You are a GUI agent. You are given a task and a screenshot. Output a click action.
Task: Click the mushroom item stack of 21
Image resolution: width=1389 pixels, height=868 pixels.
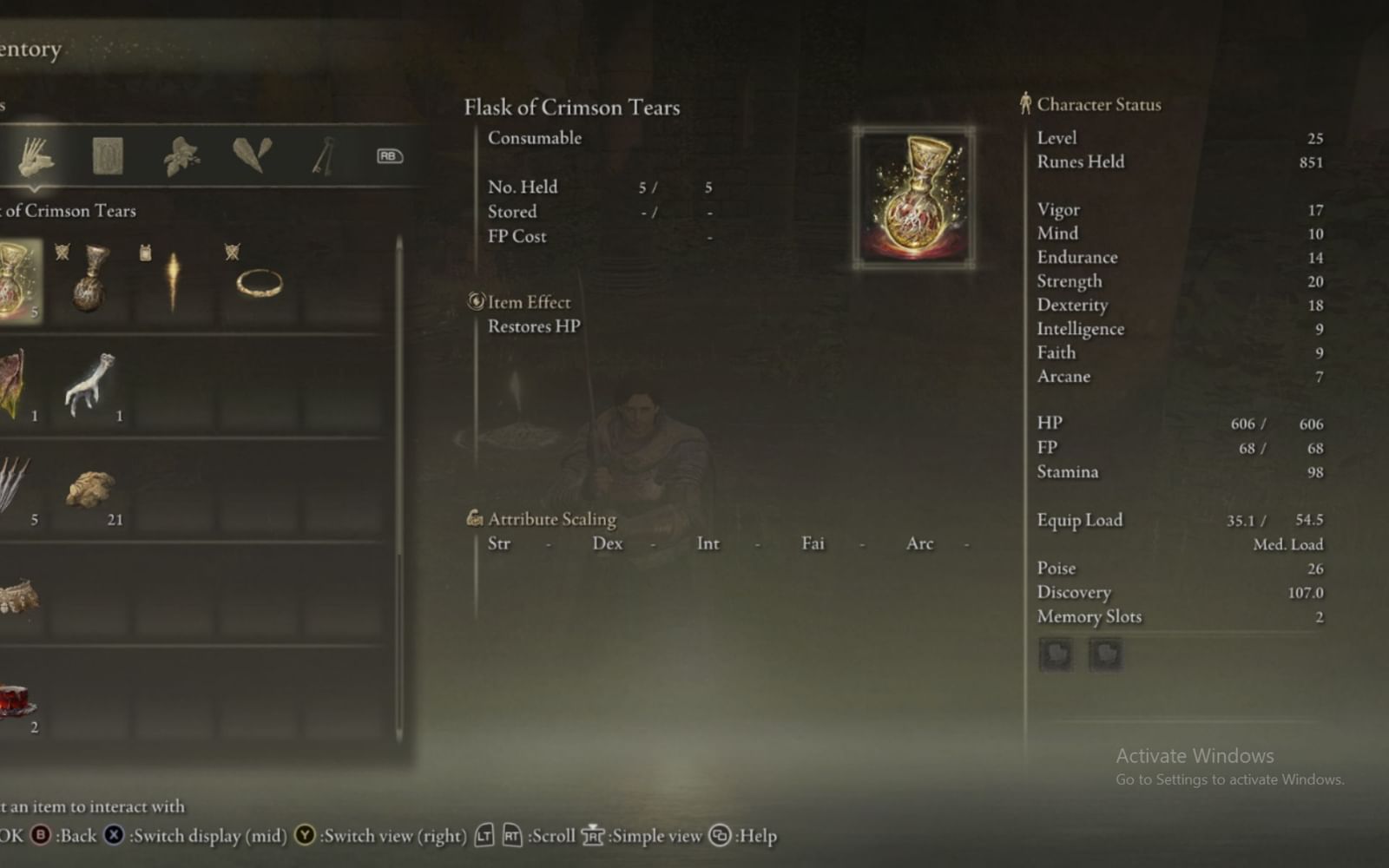(91, 489)
